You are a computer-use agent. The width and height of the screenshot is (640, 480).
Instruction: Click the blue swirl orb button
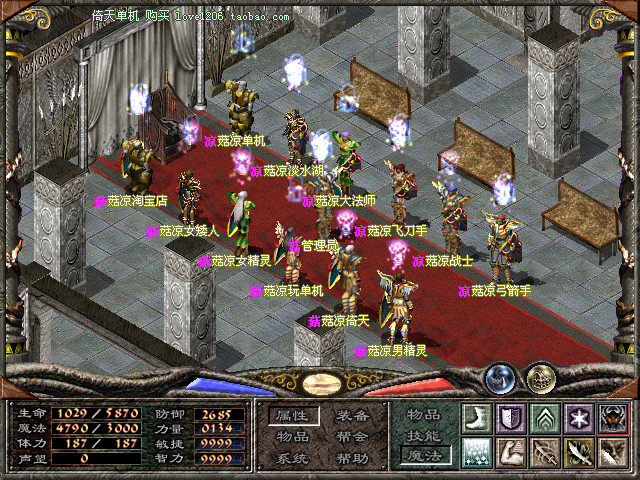click(500, 378)
